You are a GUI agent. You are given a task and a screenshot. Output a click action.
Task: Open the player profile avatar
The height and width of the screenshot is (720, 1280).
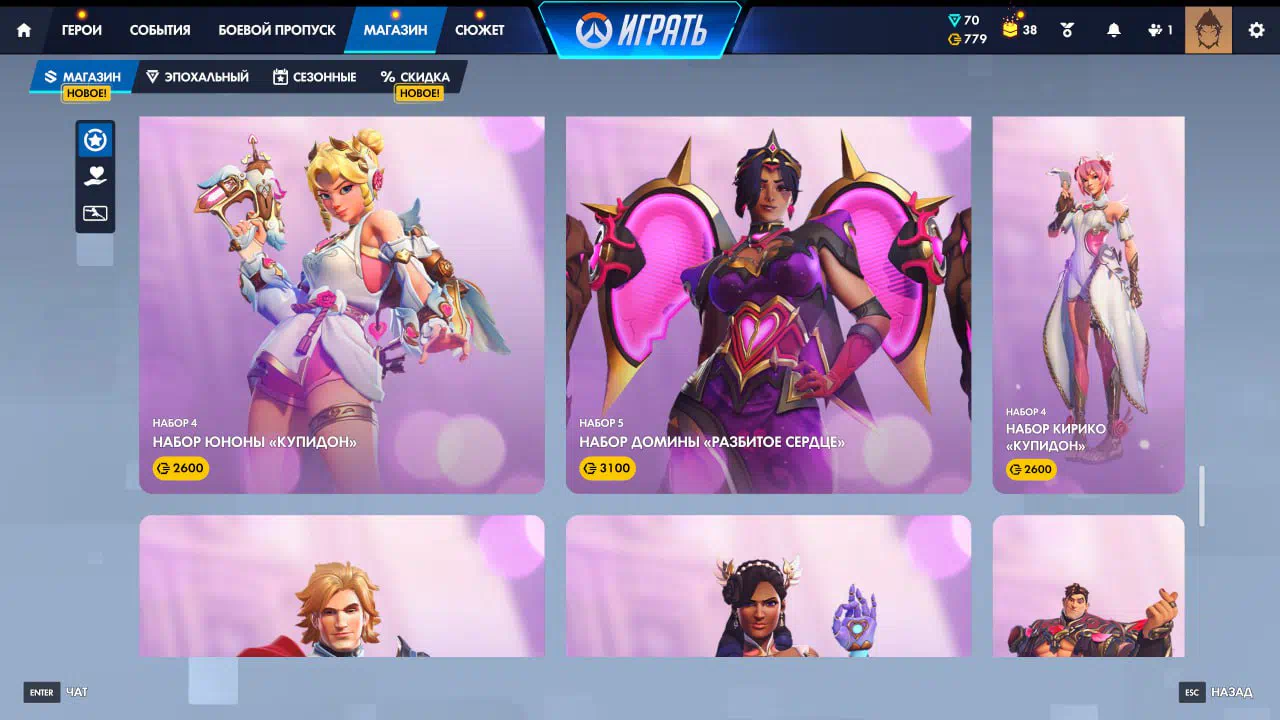(1208, 30)
